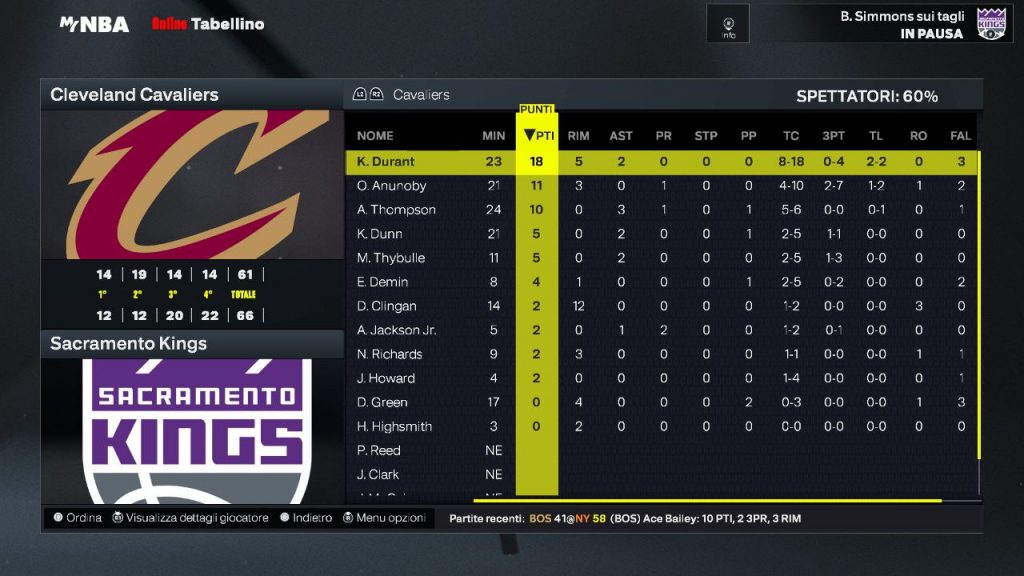This screenshot has width=1024, height=576.
Task: Click the Info icon at top
Action: pyautogui.click(x=728, y=24)
